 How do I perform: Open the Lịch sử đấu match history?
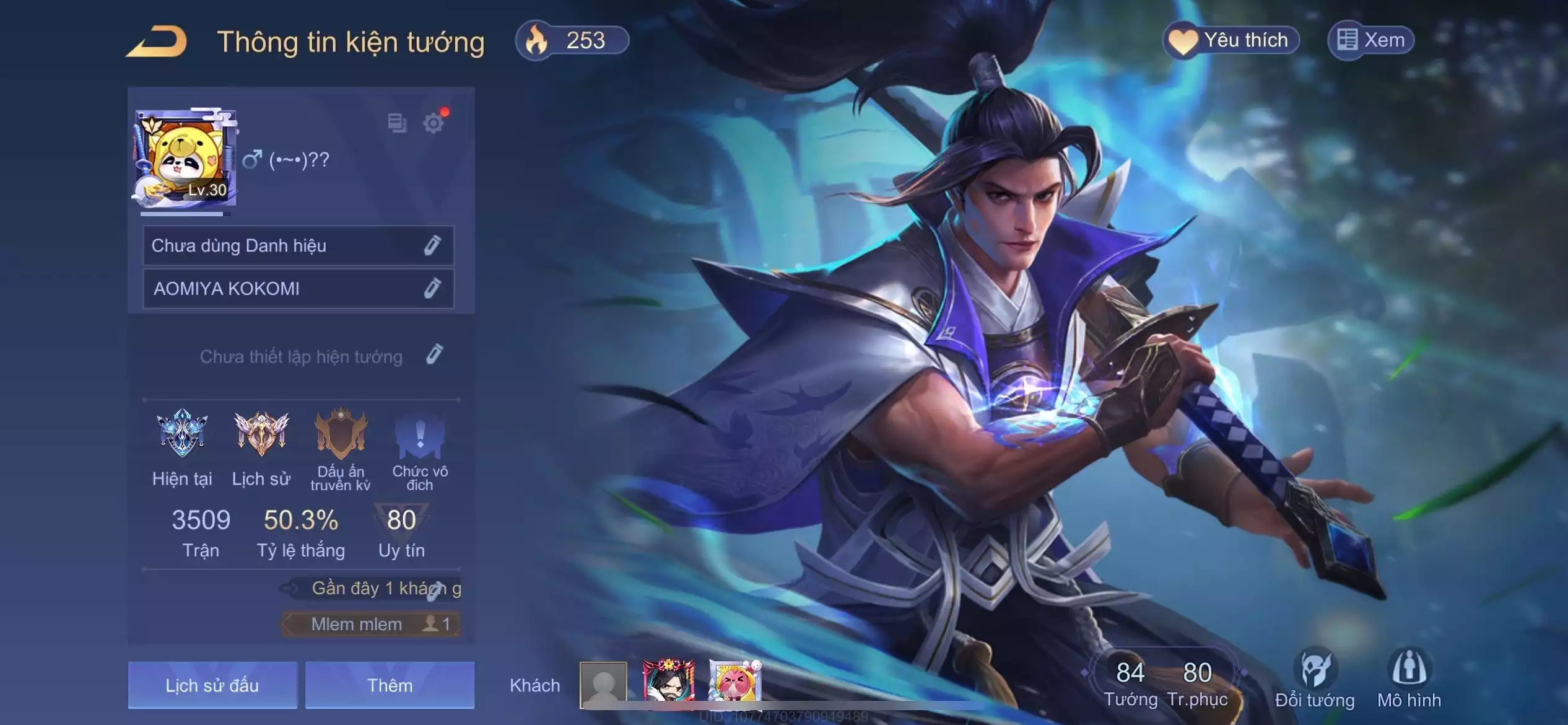[x=212, y=685]
